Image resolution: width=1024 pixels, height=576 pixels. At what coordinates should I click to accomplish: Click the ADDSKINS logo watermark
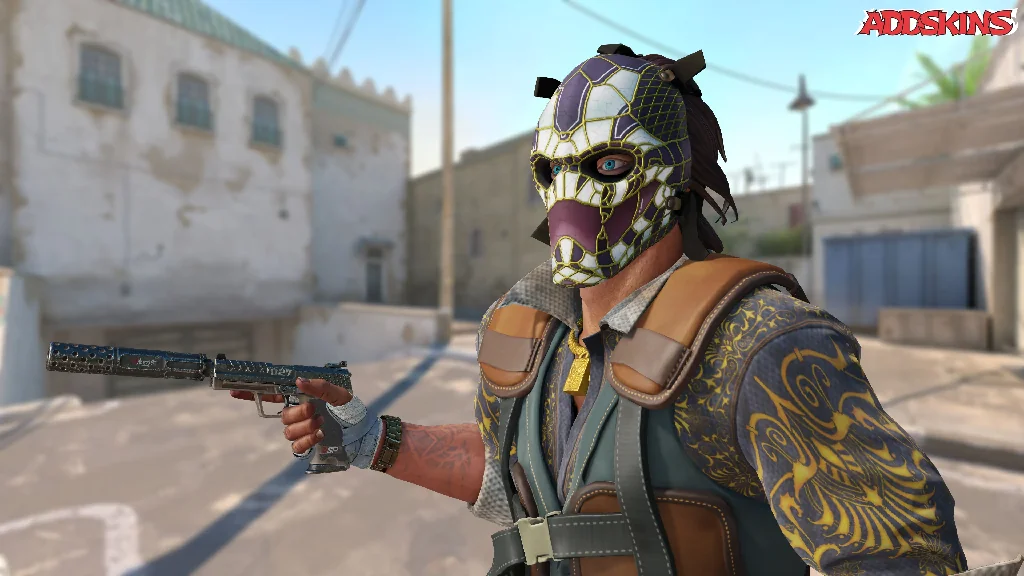pyautogui.click(x=936, y=23)
